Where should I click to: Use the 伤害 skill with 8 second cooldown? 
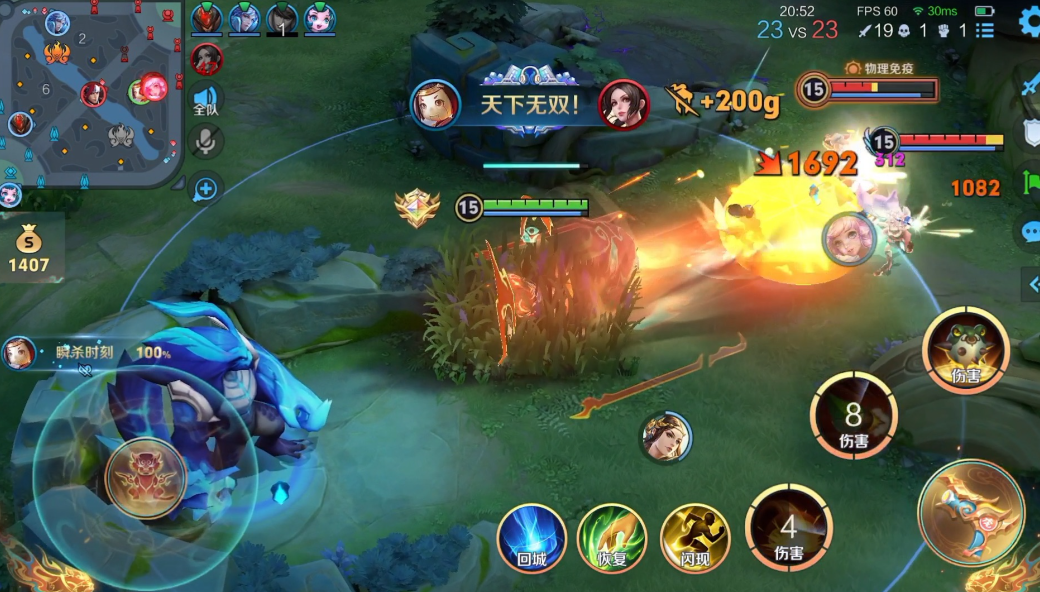pyautogui.click(x=853, y=416)
